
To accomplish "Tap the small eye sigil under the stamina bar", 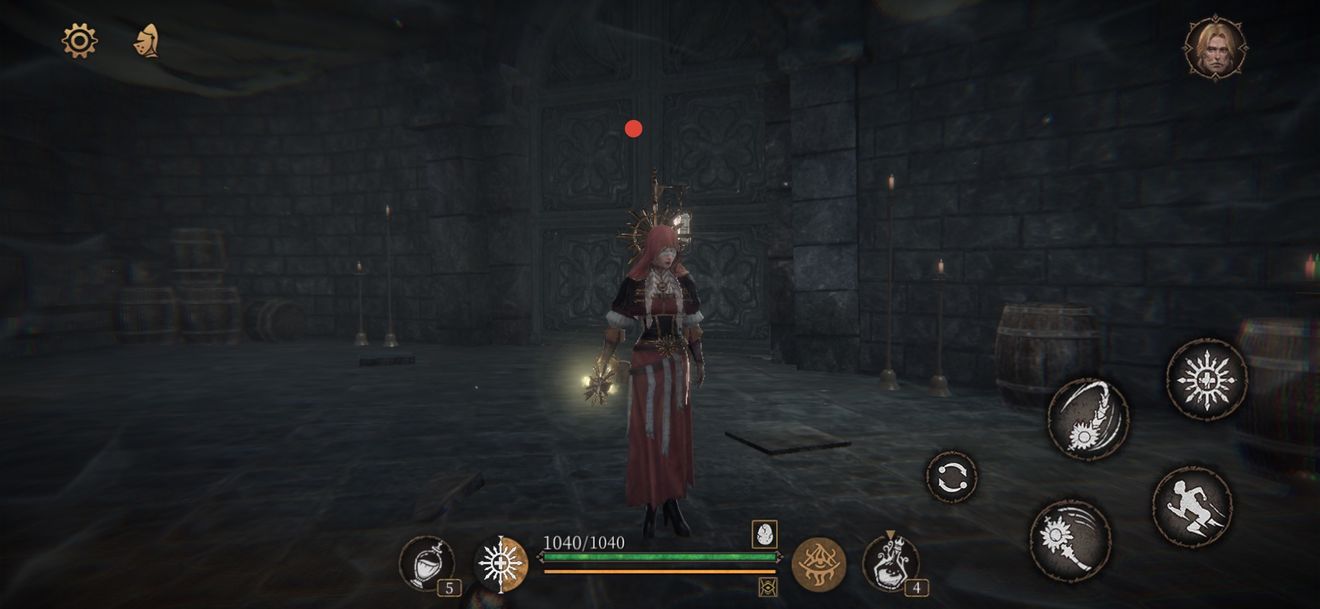I will [768, 587].
